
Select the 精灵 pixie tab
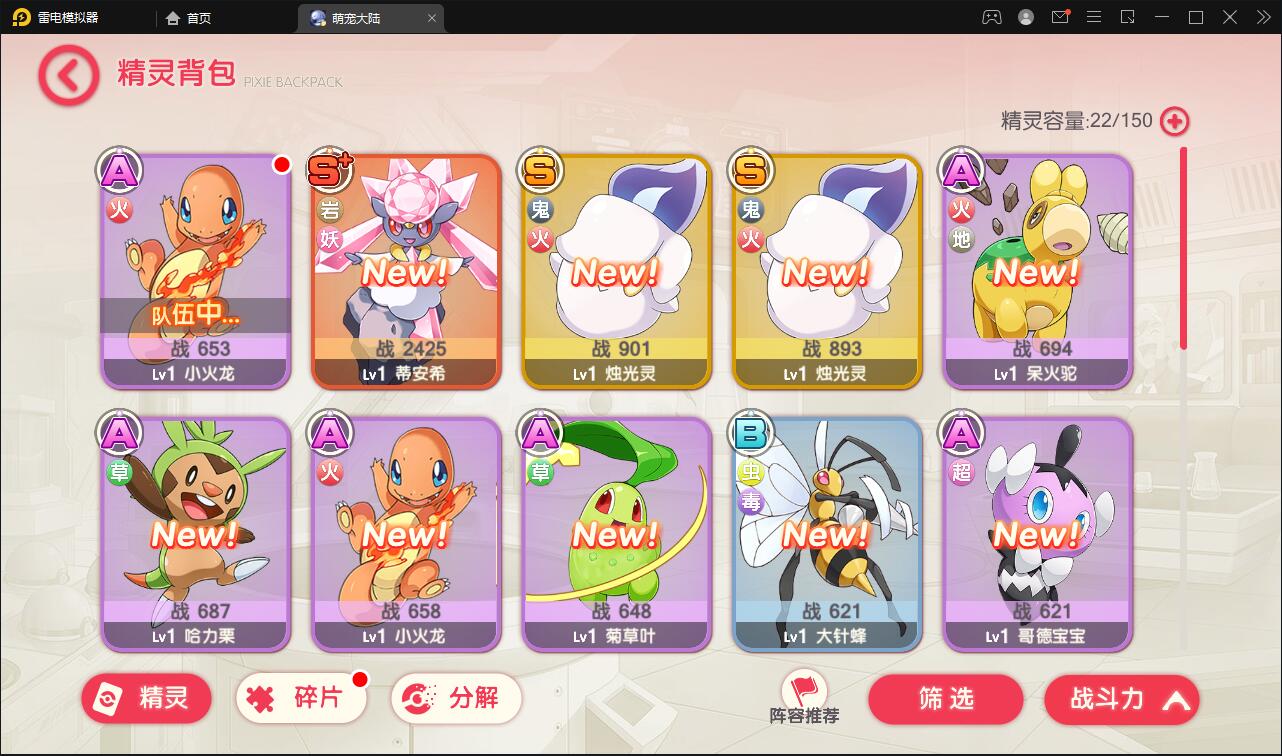click(146, 698)
